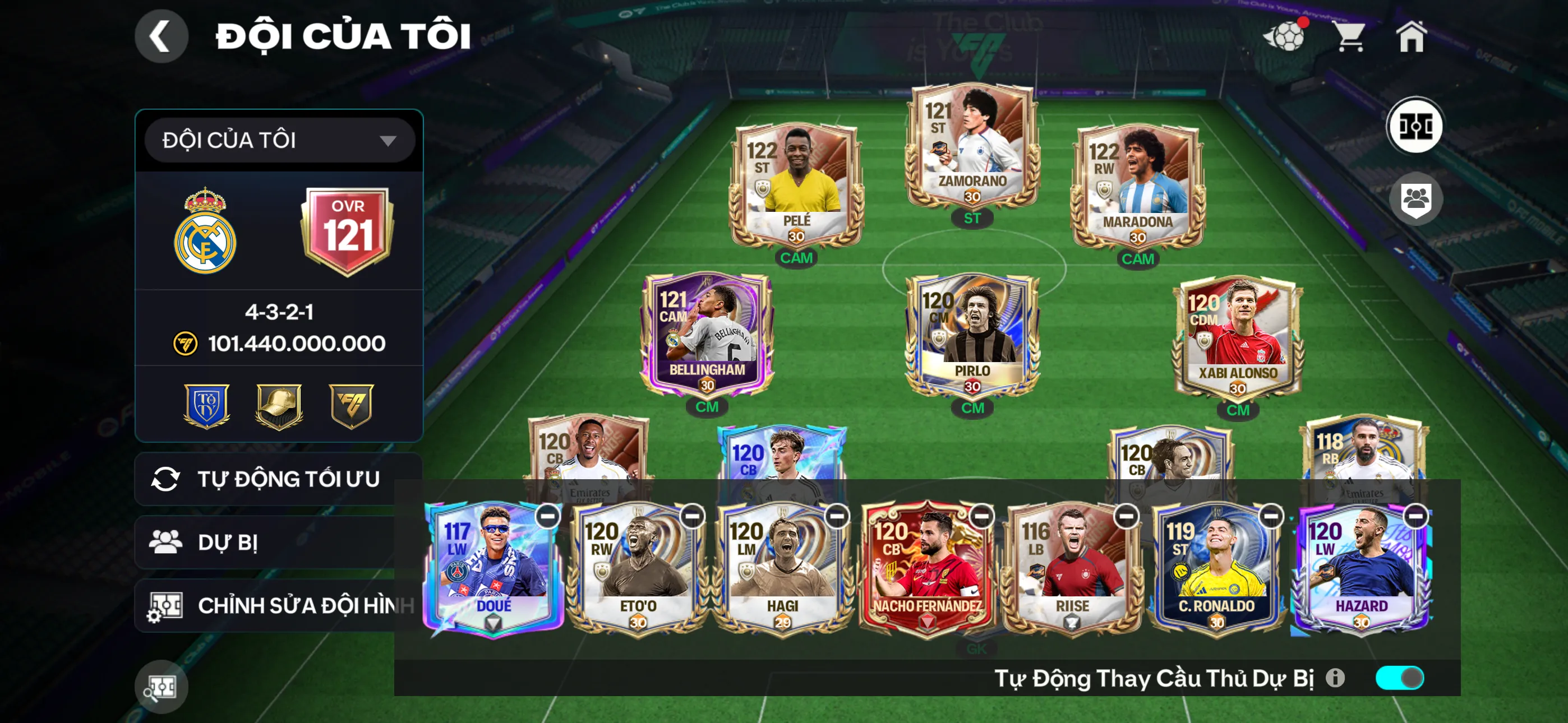
Task: Open the ĐỘI CỦA TÔI team dropdown
Action: coord(279,140)
